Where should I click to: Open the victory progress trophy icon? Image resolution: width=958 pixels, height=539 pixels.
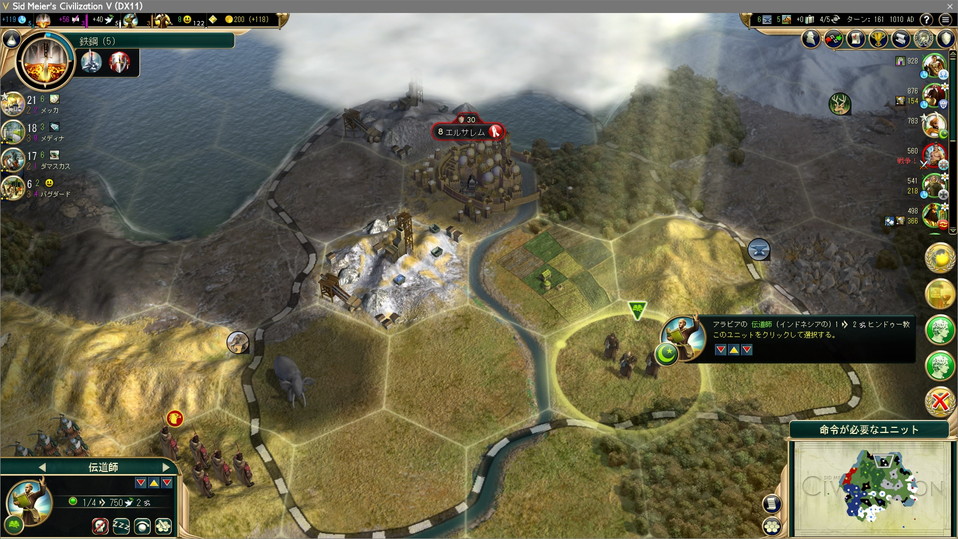pos(880,39)
